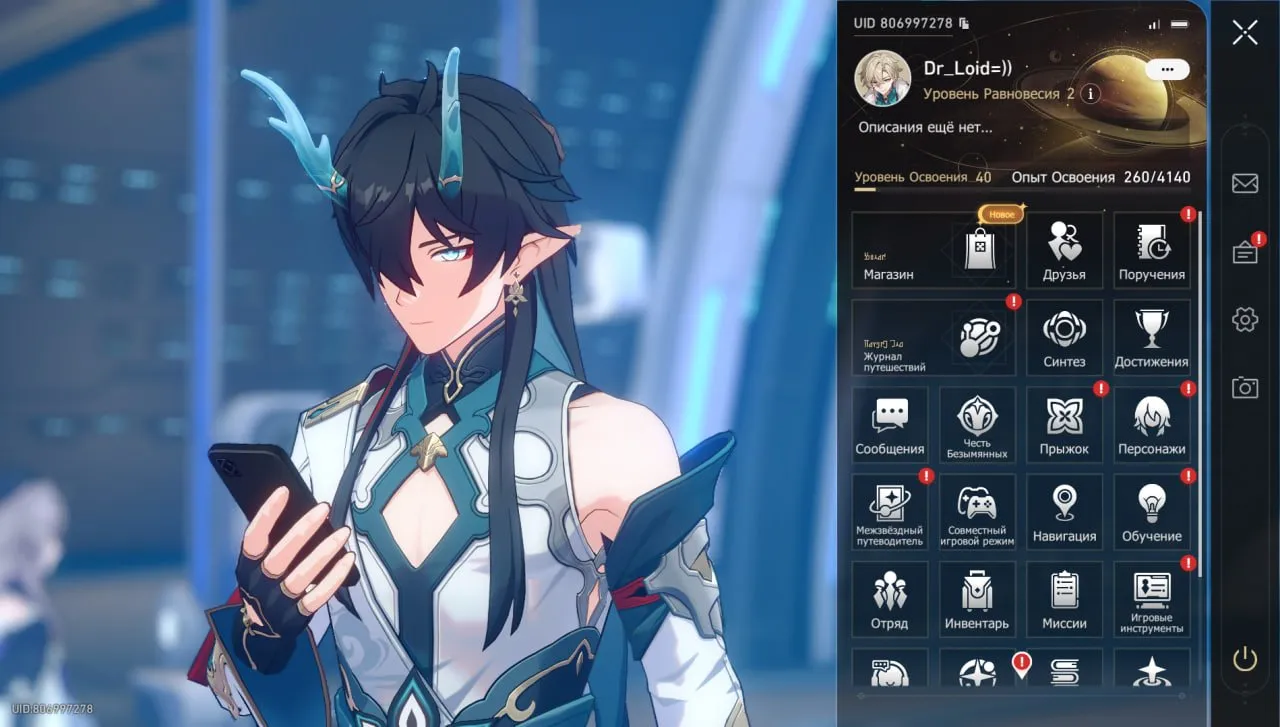Close the phone menu with the X
The width and height of the screenshot is (1280, 727).
pyautogui.click(x=1245, y=32)
